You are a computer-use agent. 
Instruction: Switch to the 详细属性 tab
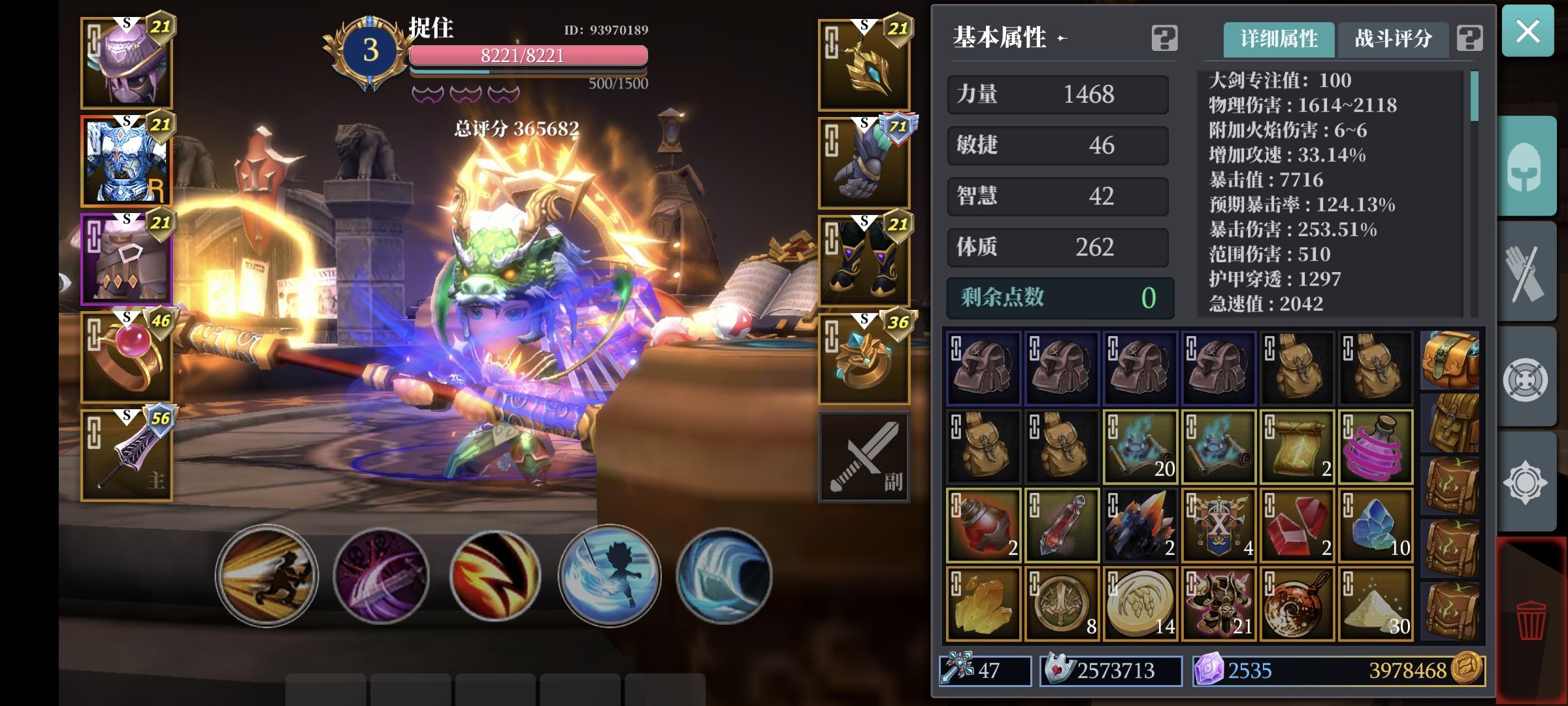click(x=1279, y=40)
